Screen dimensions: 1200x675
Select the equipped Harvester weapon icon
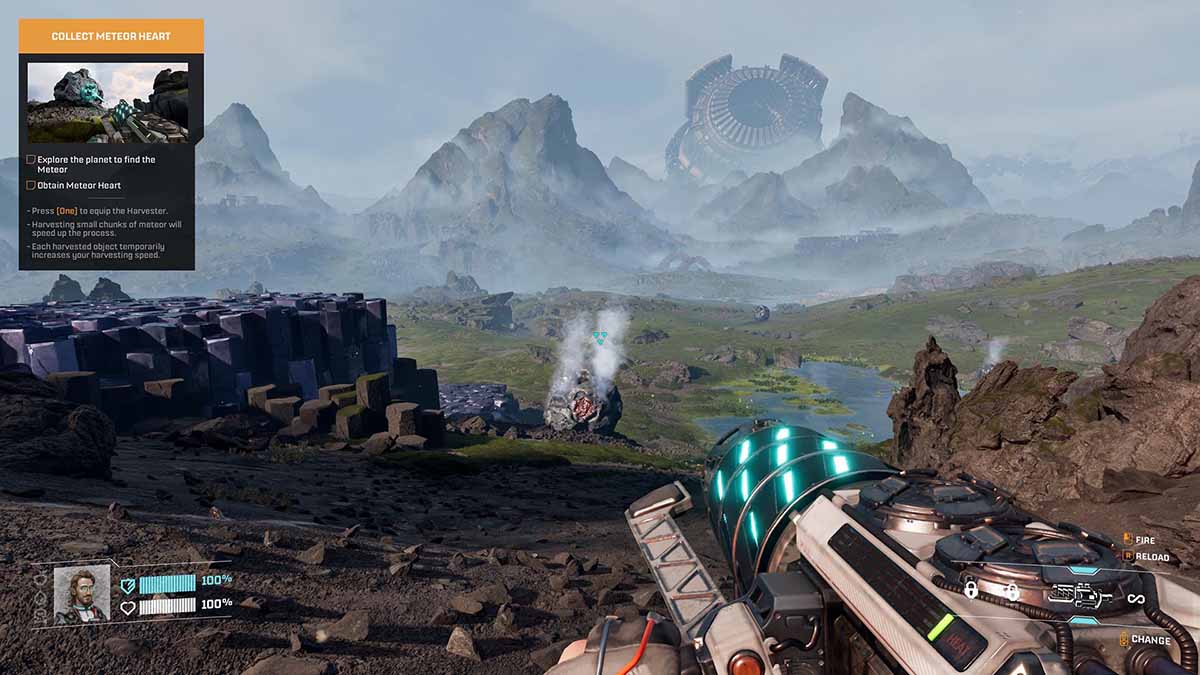pos(1081,598)
